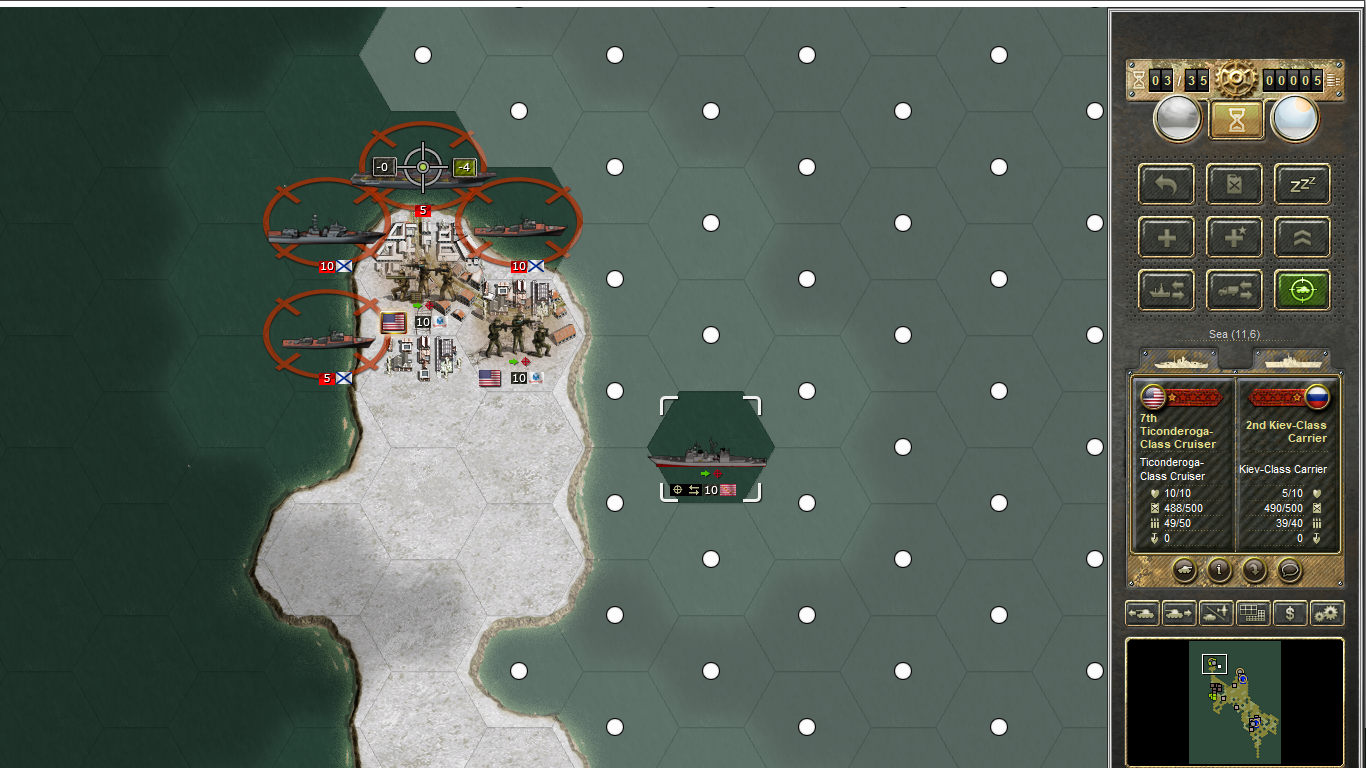Click the round tank icon below unit stats
Viewport: 1366px width, 768px height.
[x=1184, y=570]
